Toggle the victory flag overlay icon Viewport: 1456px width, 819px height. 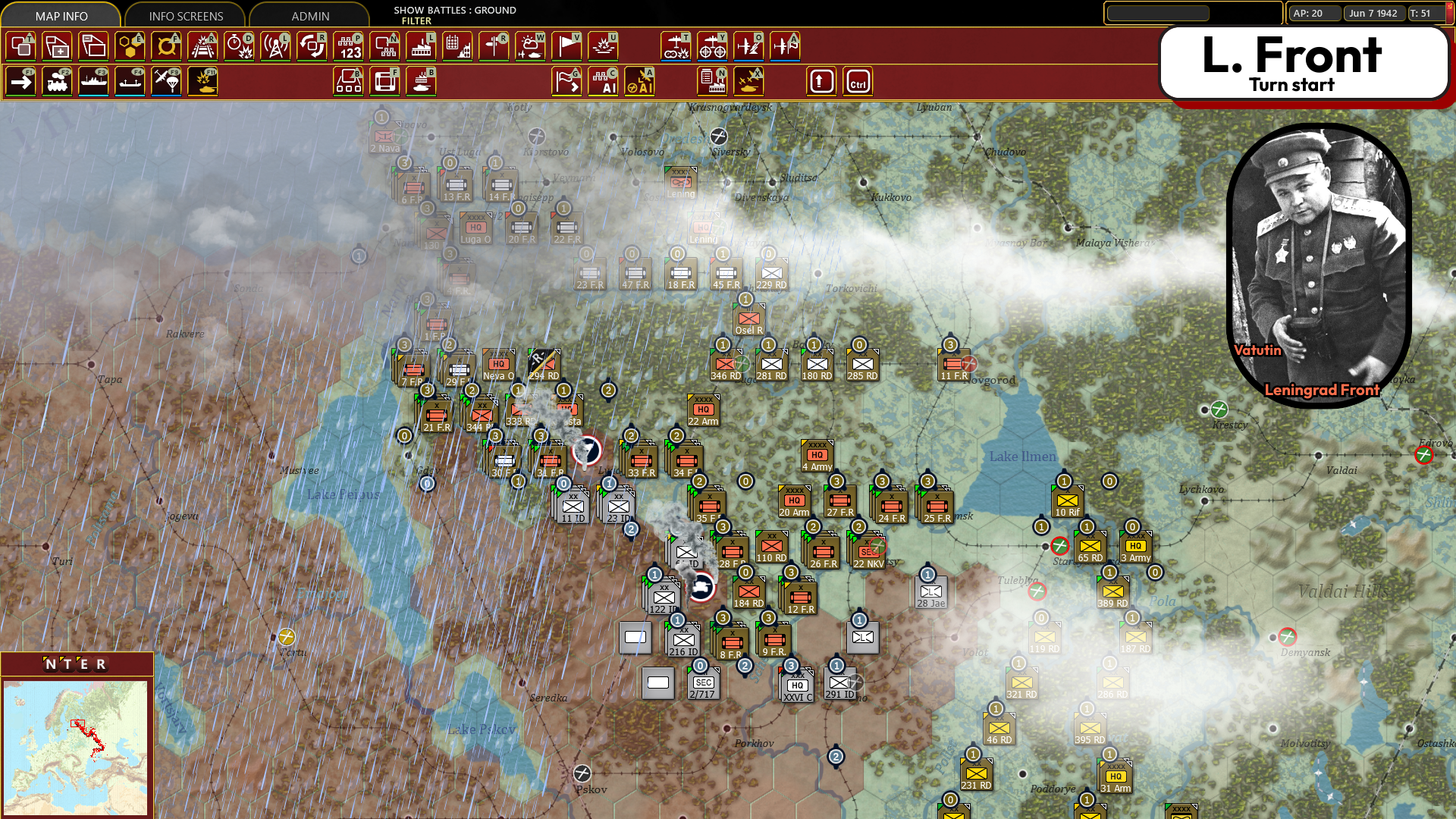(x=566, y=46)
